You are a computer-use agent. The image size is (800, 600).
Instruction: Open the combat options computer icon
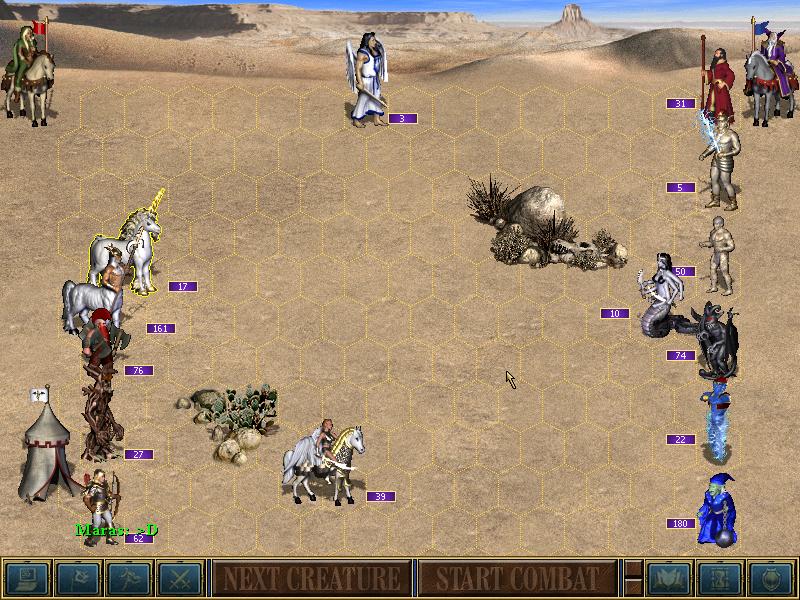pos(26,578)
